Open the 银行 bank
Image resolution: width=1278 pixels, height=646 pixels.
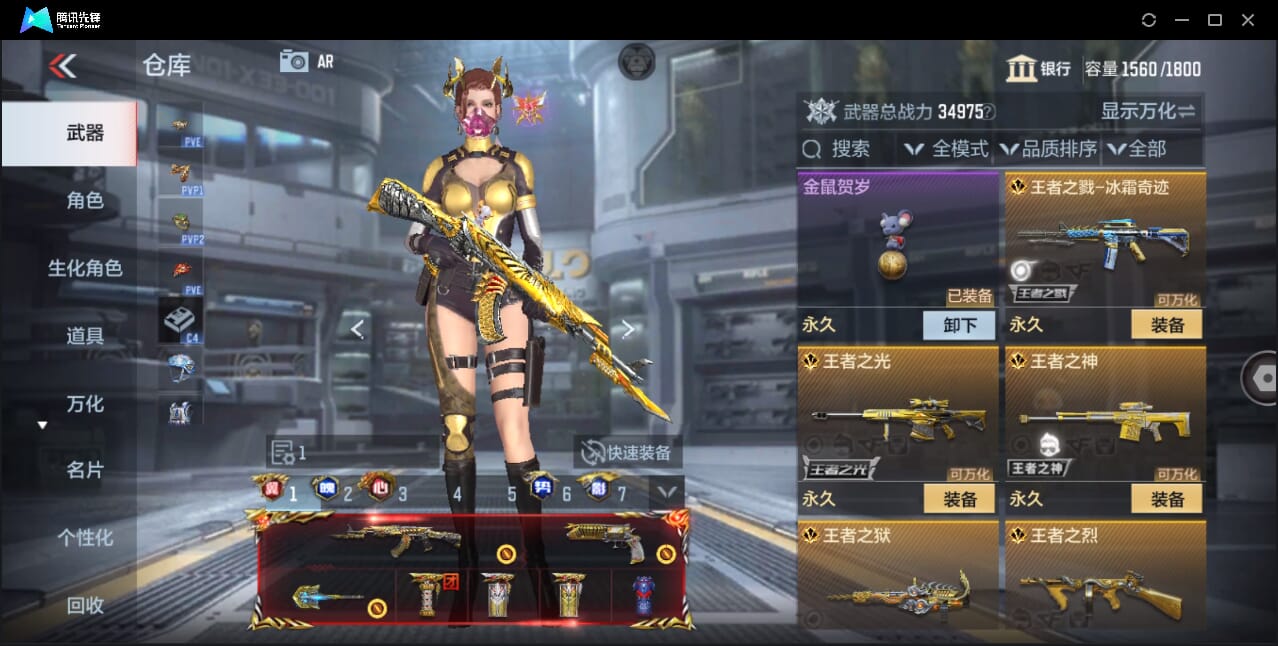[x=1038, y=69]
